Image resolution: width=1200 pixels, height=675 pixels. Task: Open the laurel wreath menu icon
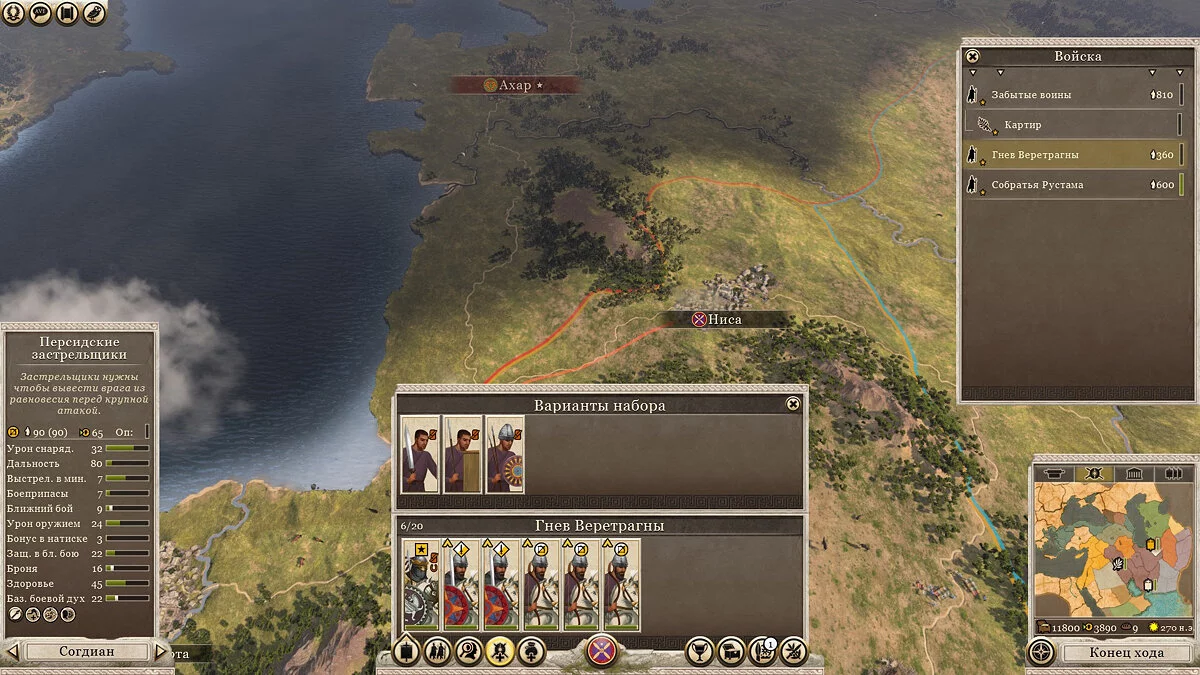click(14, 13)
